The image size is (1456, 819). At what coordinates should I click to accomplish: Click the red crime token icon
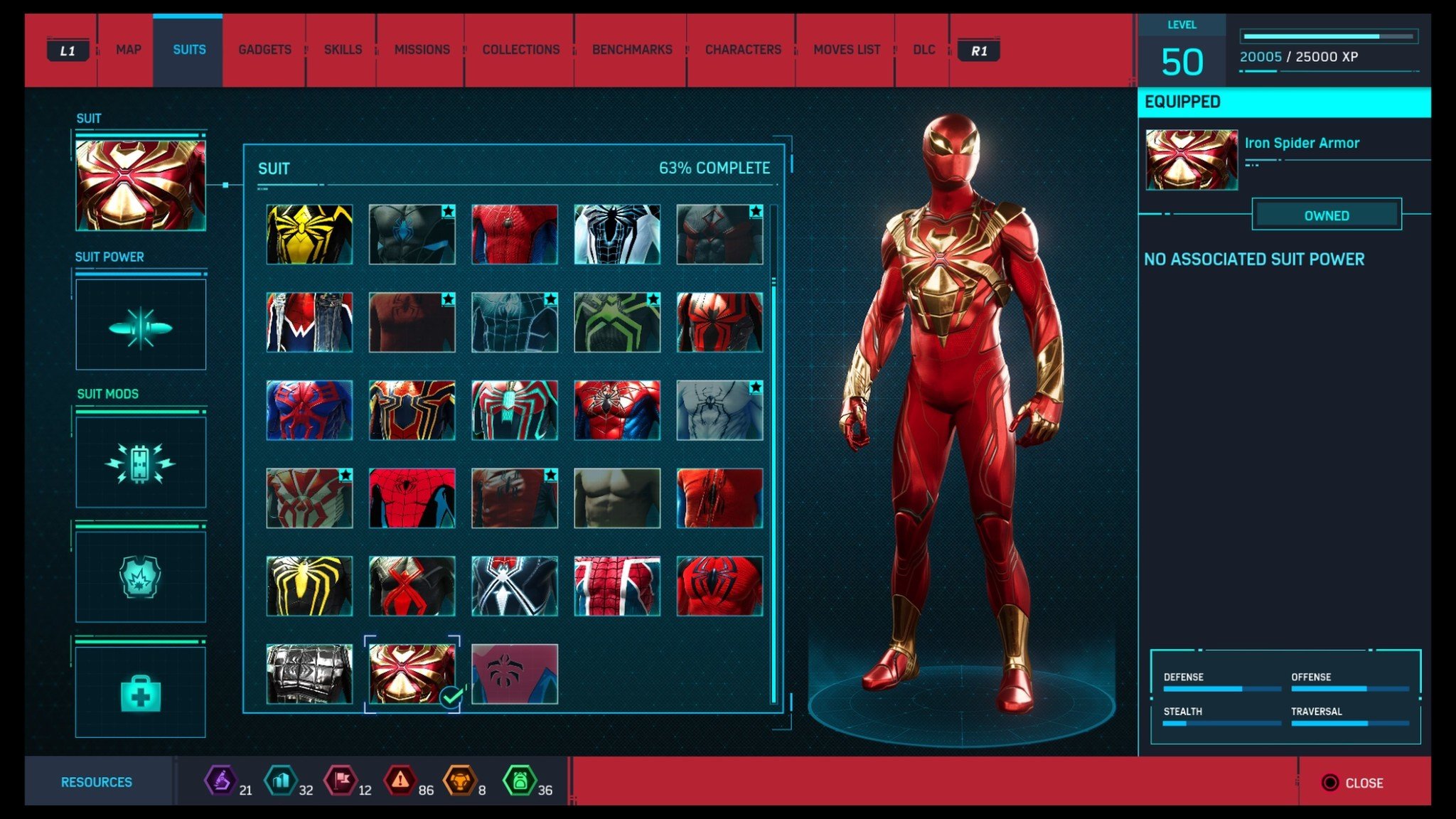click(400, 782)
